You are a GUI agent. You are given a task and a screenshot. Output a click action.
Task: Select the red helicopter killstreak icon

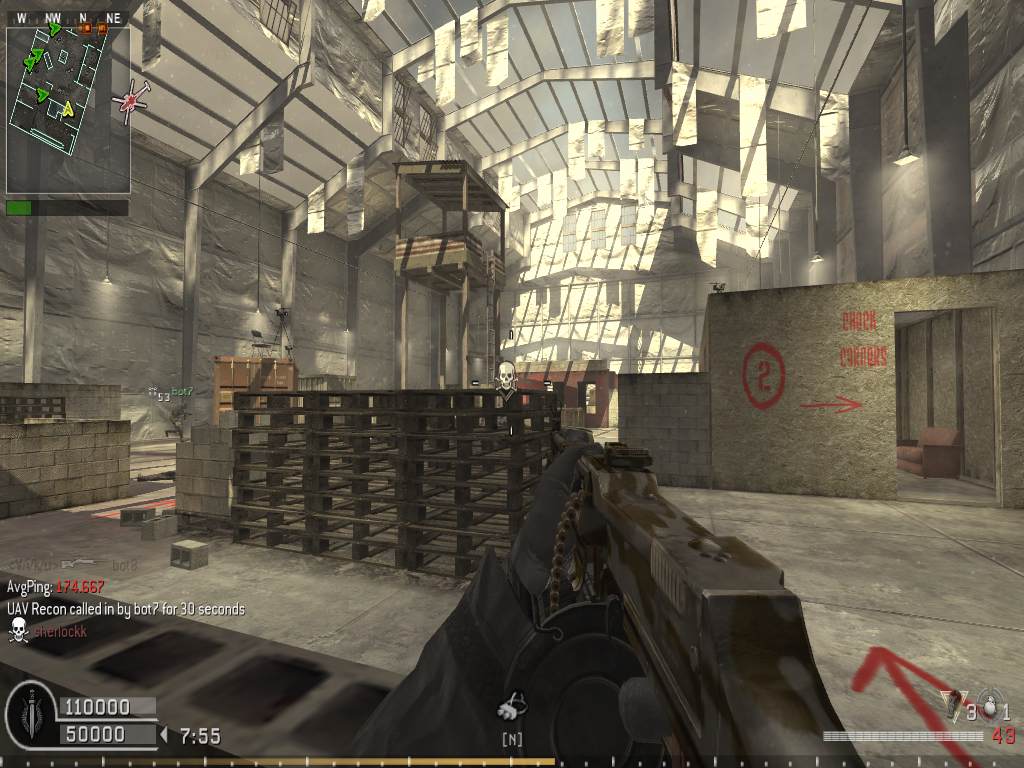pos(132,101)
